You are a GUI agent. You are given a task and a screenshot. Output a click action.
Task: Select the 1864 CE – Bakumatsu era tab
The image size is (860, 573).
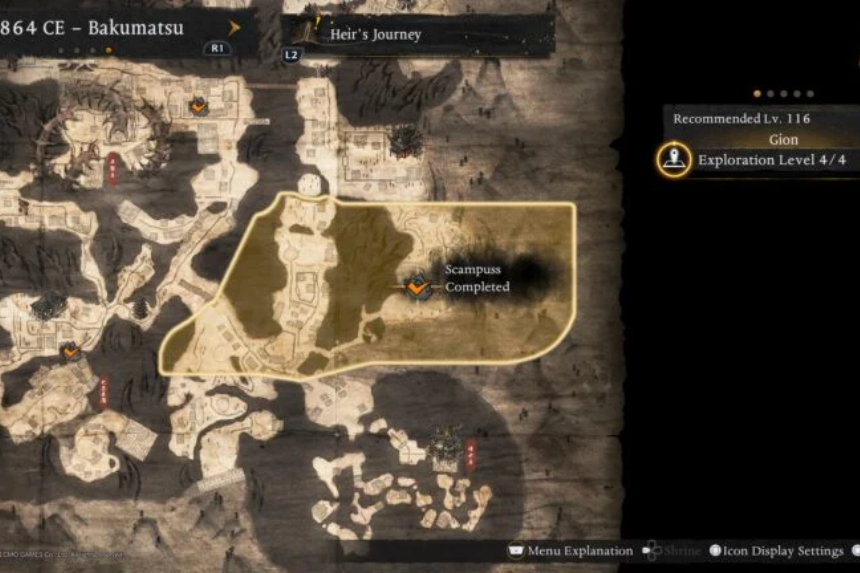(95, 28)
